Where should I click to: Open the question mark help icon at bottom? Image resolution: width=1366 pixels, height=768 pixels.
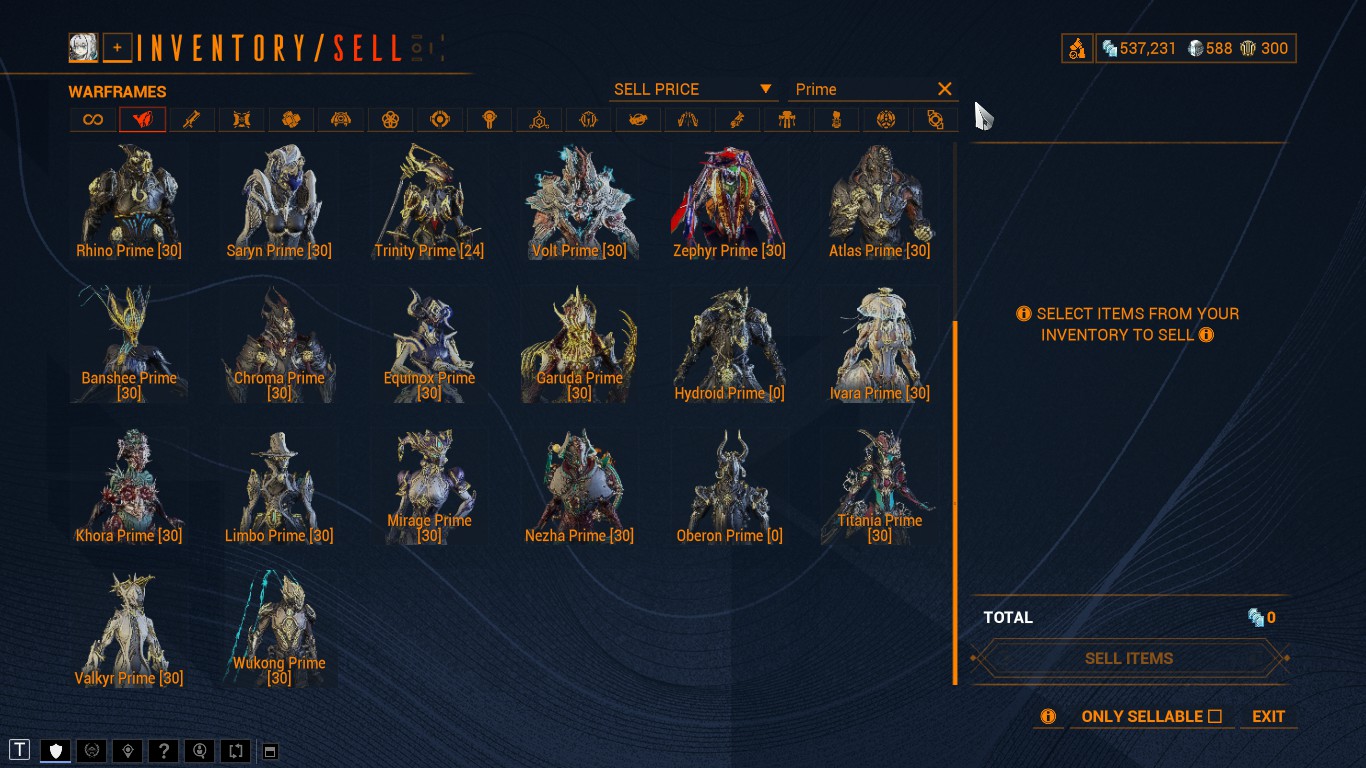coord(163,750)
